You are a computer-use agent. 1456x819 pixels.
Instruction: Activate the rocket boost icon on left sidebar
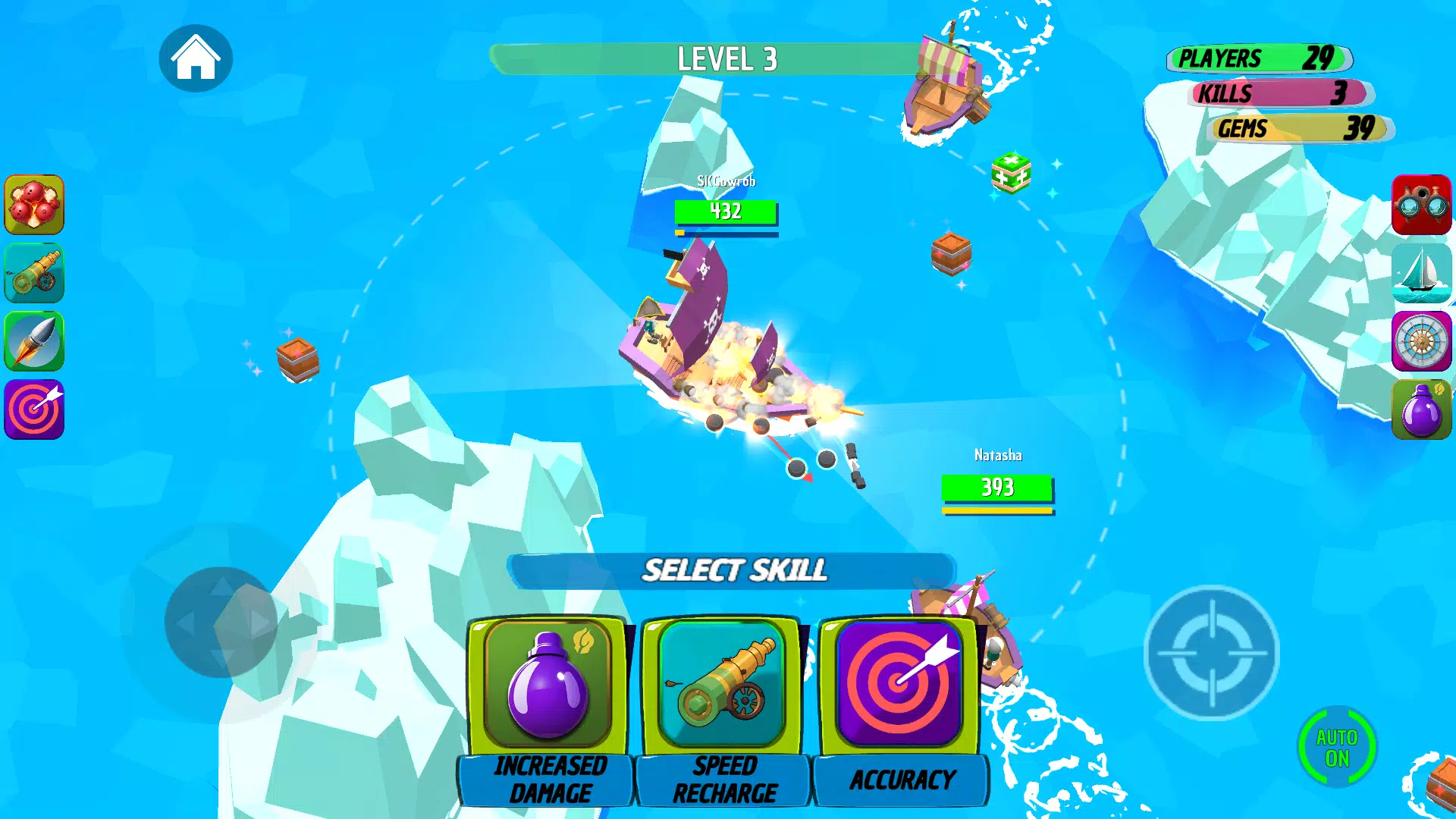pos(34,341)
